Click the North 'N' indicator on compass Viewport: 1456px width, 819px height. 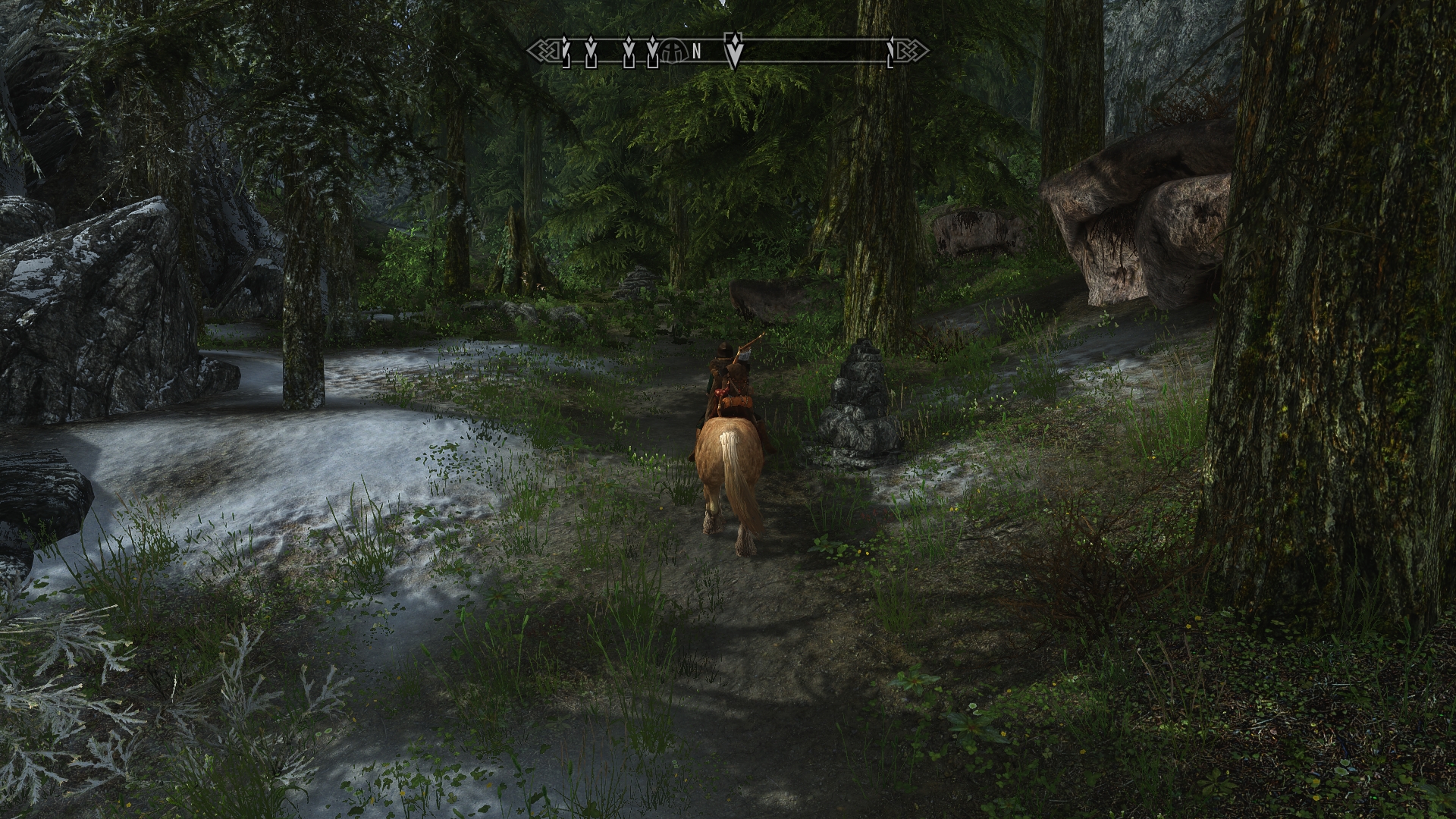point(696,52)
